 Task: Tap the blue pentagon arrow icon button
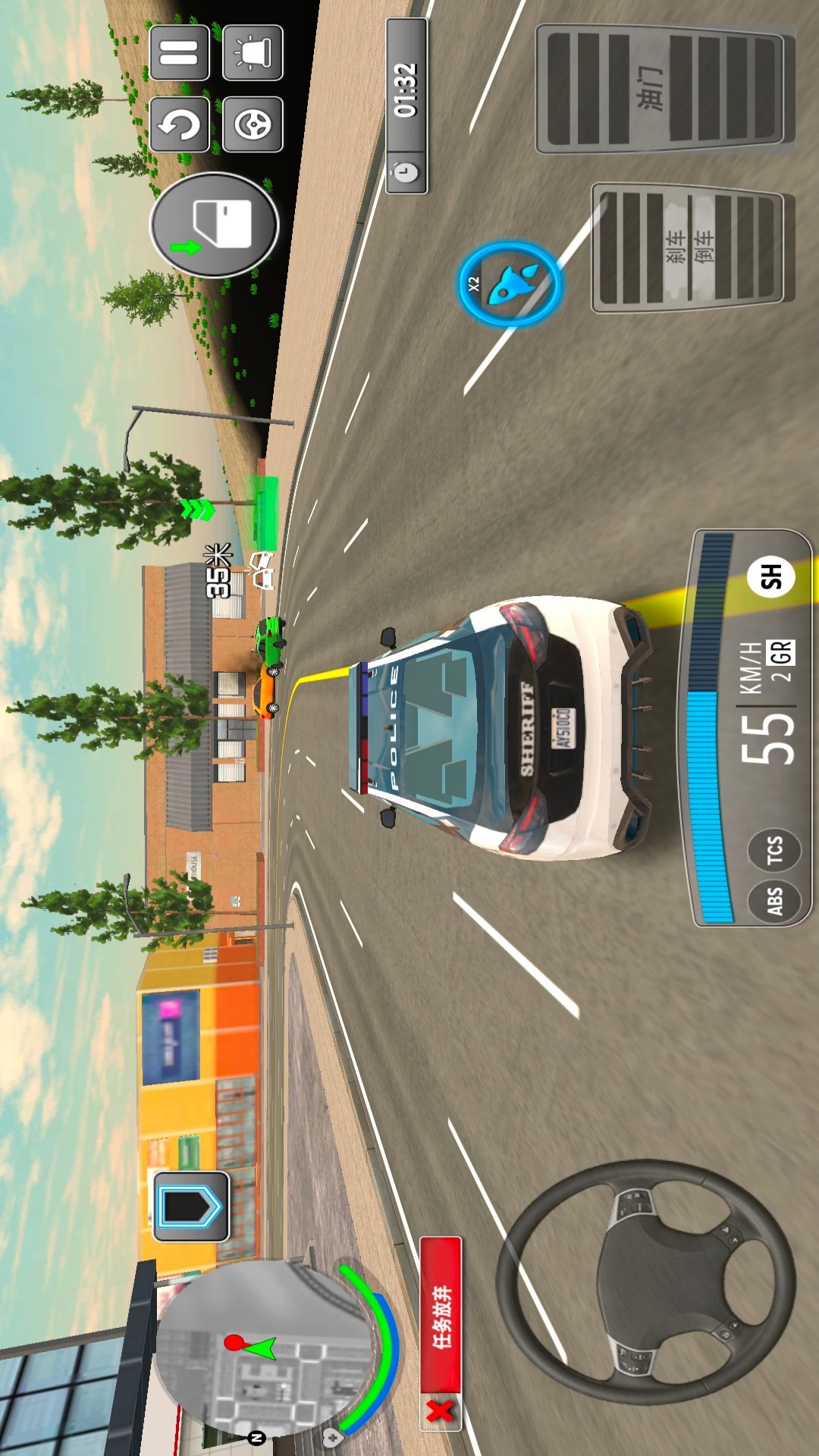[191, 1206]
